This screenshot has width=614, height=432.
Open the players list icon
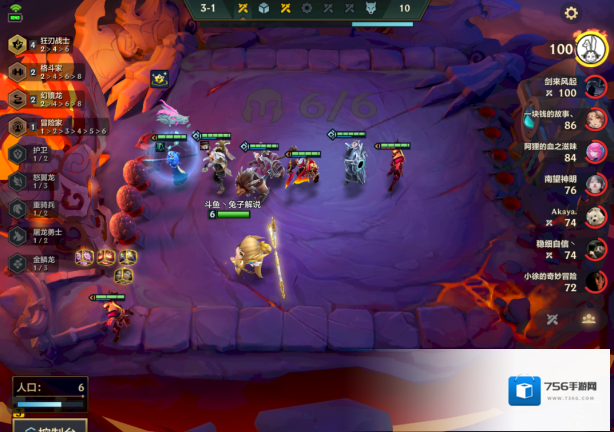[591, 319]
